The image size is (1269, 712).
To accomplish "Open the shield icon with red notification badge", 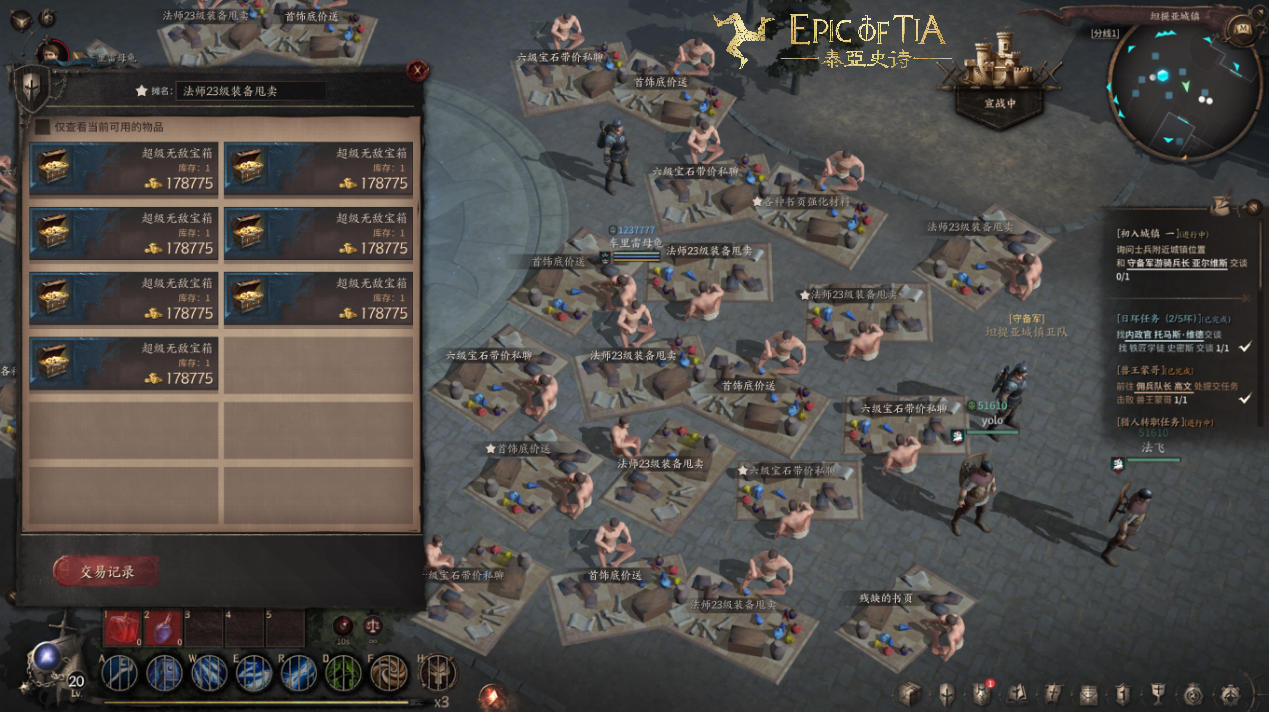I will (x=980, y=693).
